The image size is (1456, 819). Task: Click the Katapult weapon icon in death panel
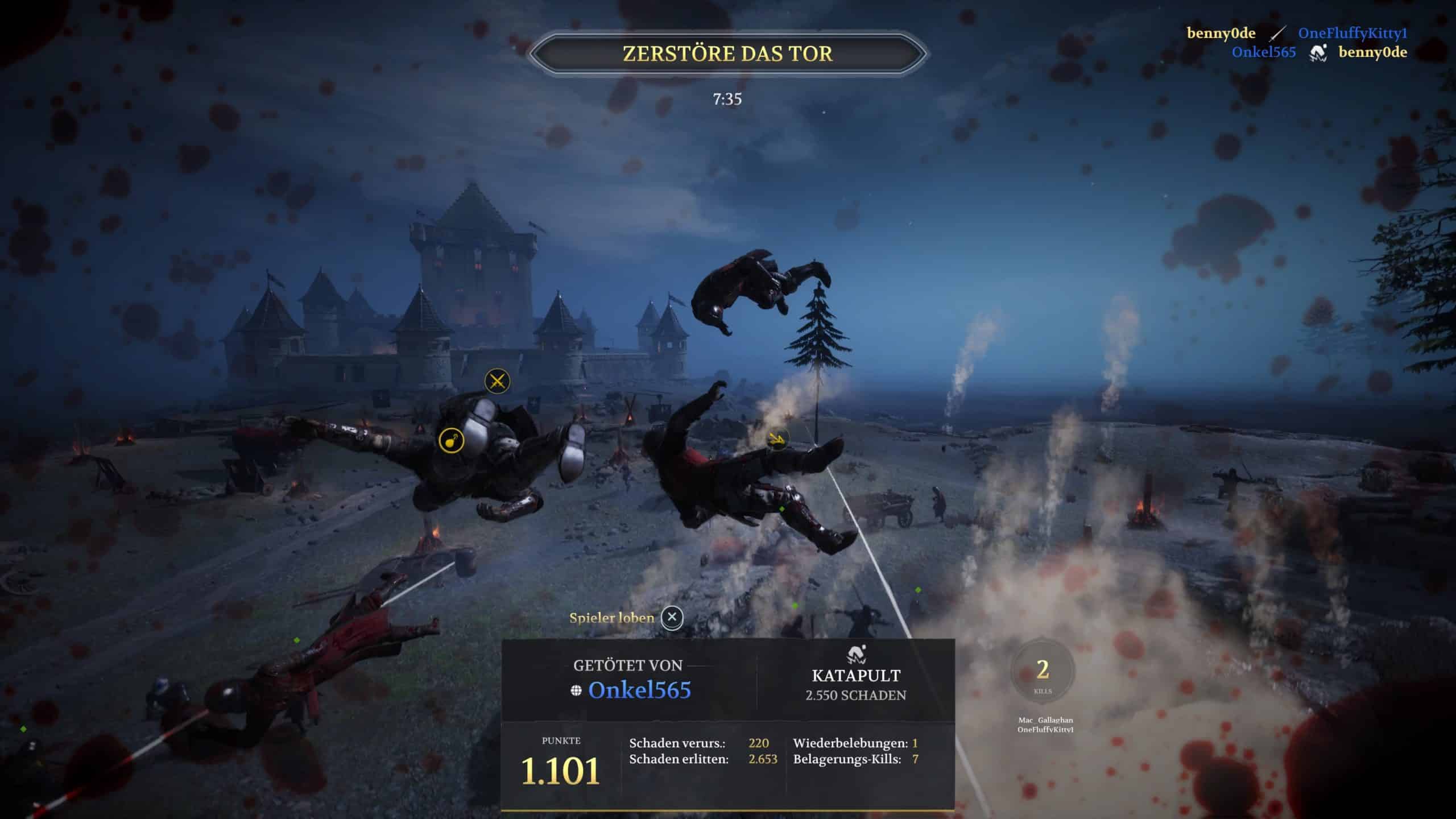pyautogui.click(x=856, y=655)
